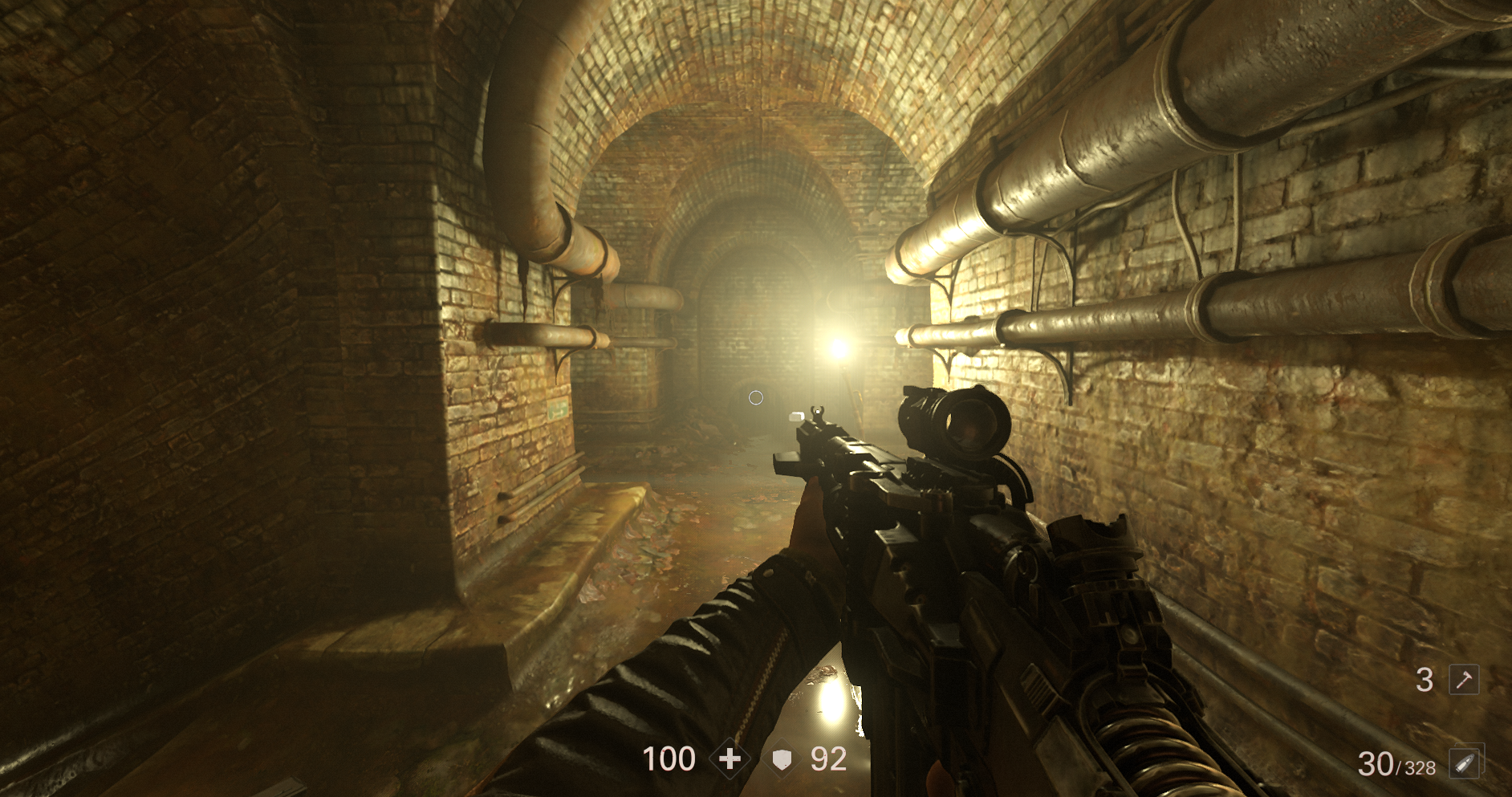
Task: Select the throwing hatchet icon
Action: [x=1464, y=680]
